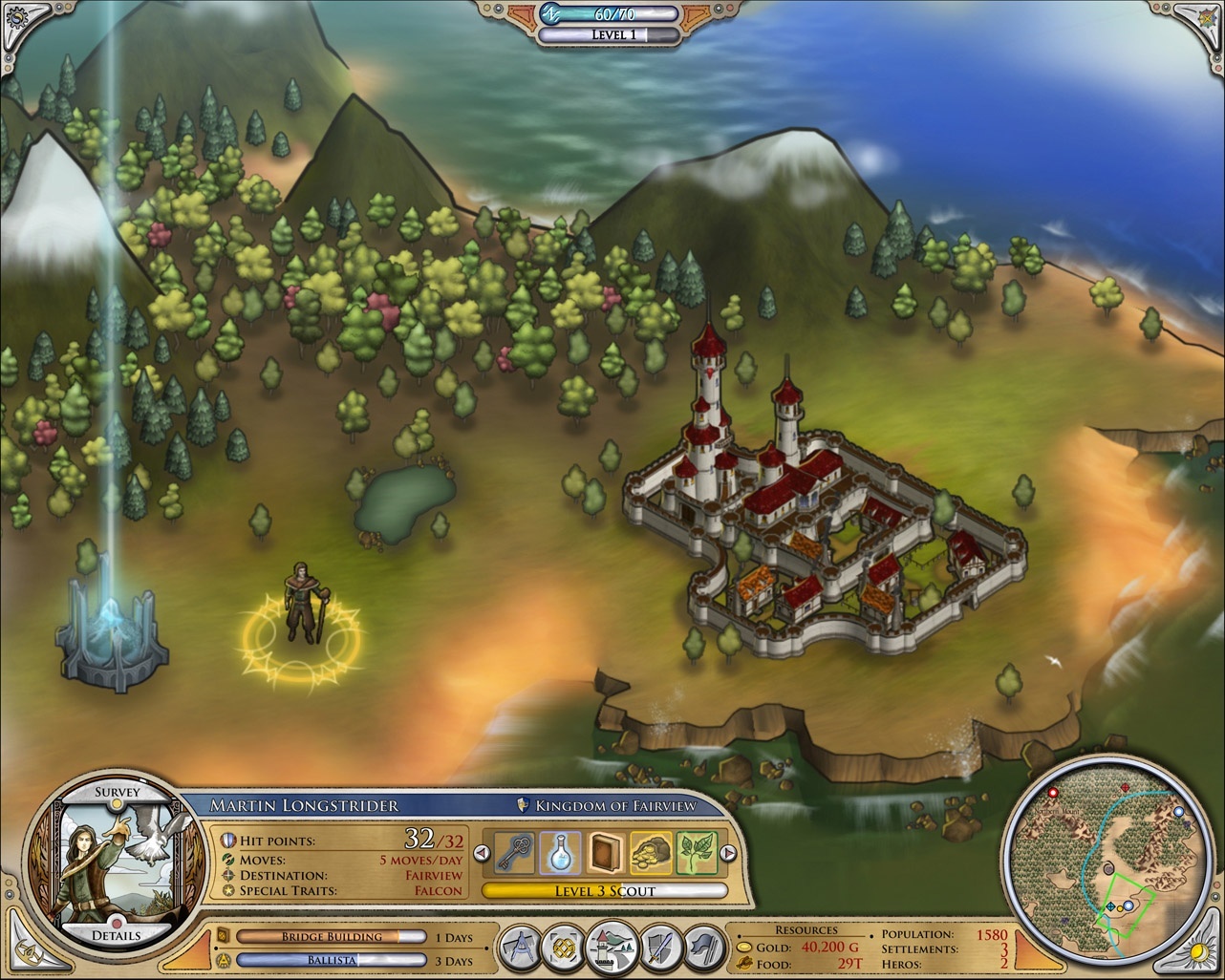This screenshot has width=1225, height=980.
Task: Select the green herb leaf slot
Action: [x=696, y=853]
